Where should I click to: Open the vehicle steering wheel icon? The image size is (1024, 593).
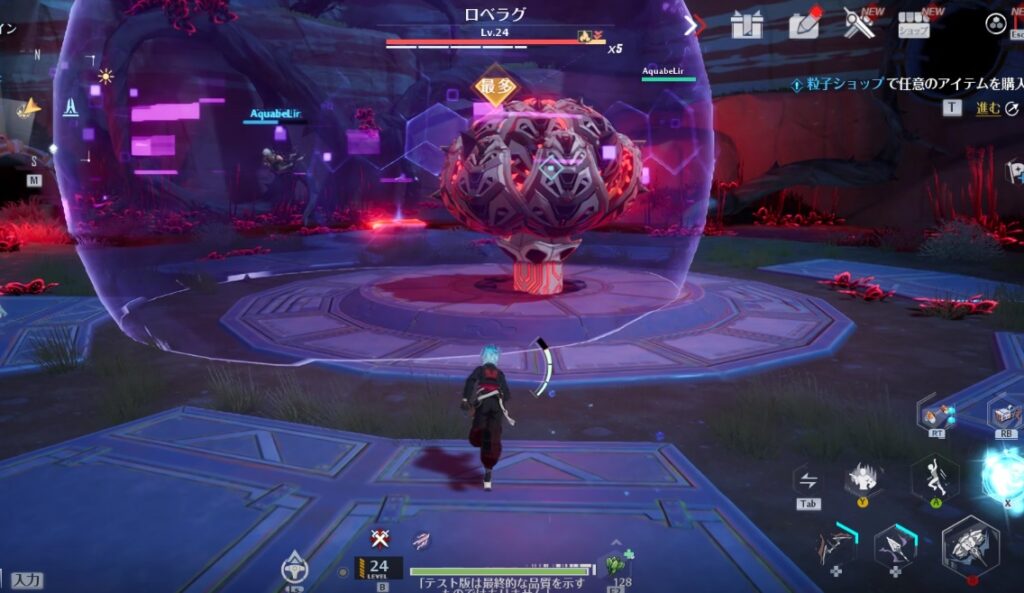(294, 568)
